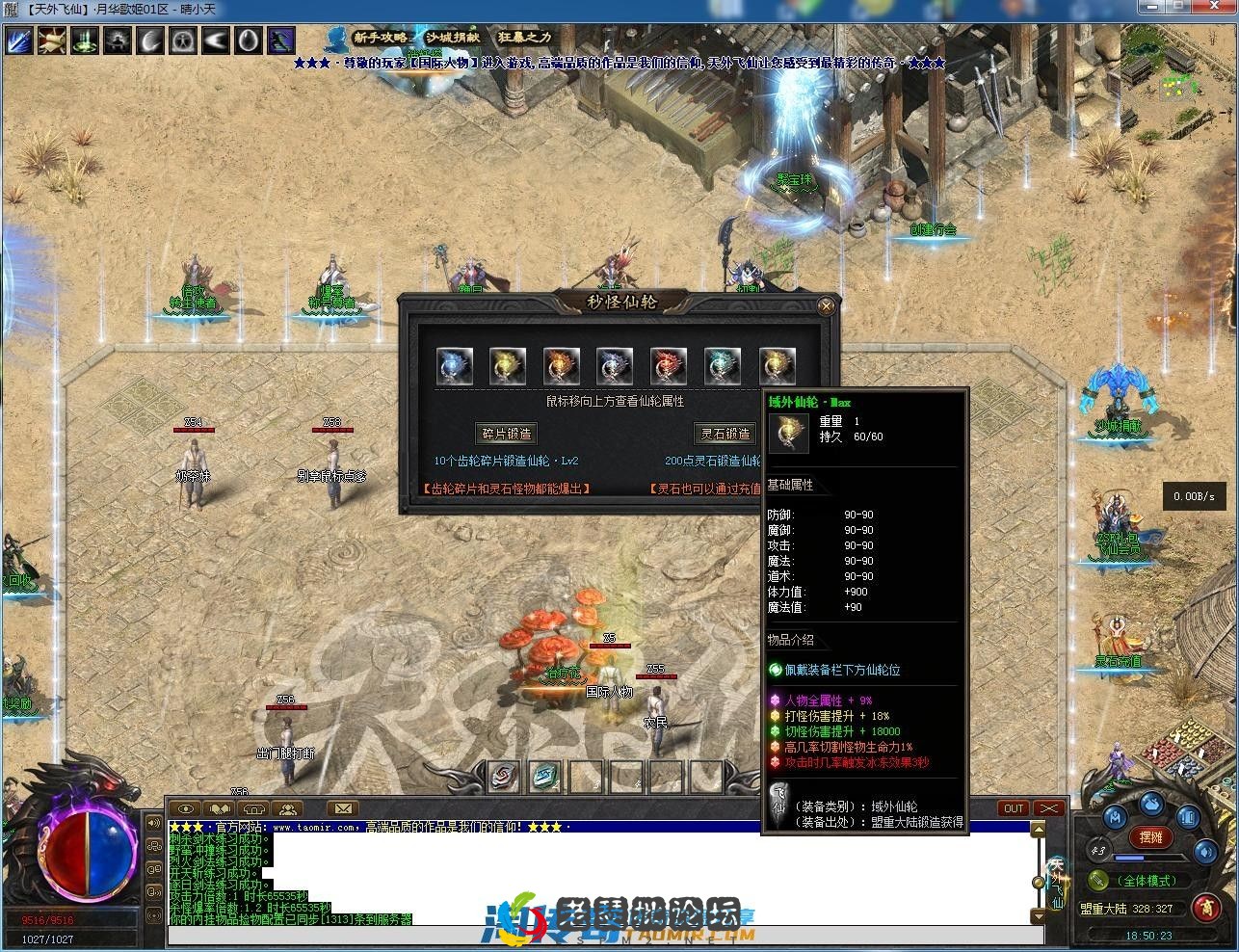The width and height of the screenshot is (1239, 952).
Task: Click 灵石锻造 spirit stone forge button
Action: 725,432
